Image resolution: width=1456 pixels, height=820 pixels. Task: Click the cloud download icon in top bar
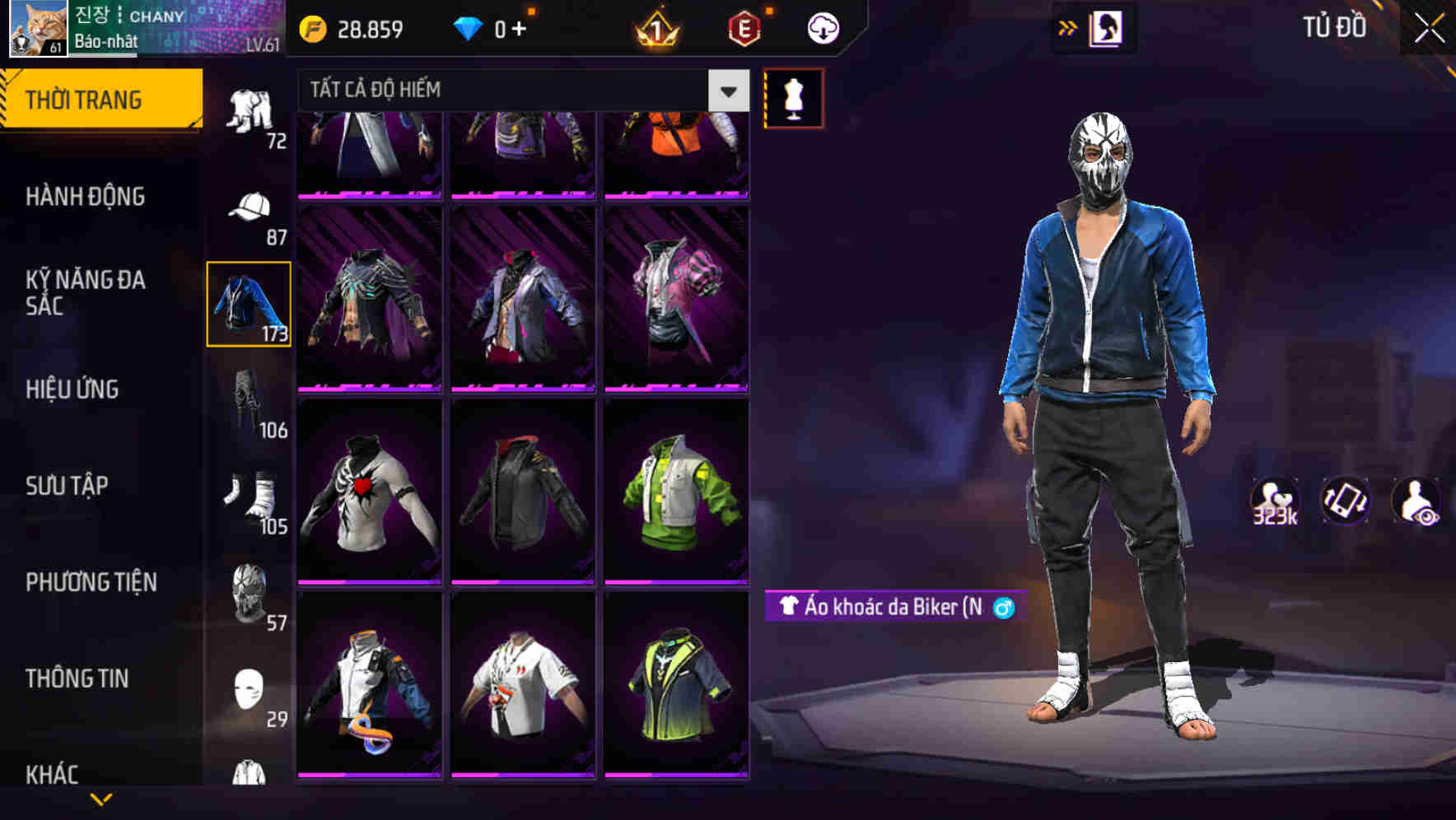821,27
